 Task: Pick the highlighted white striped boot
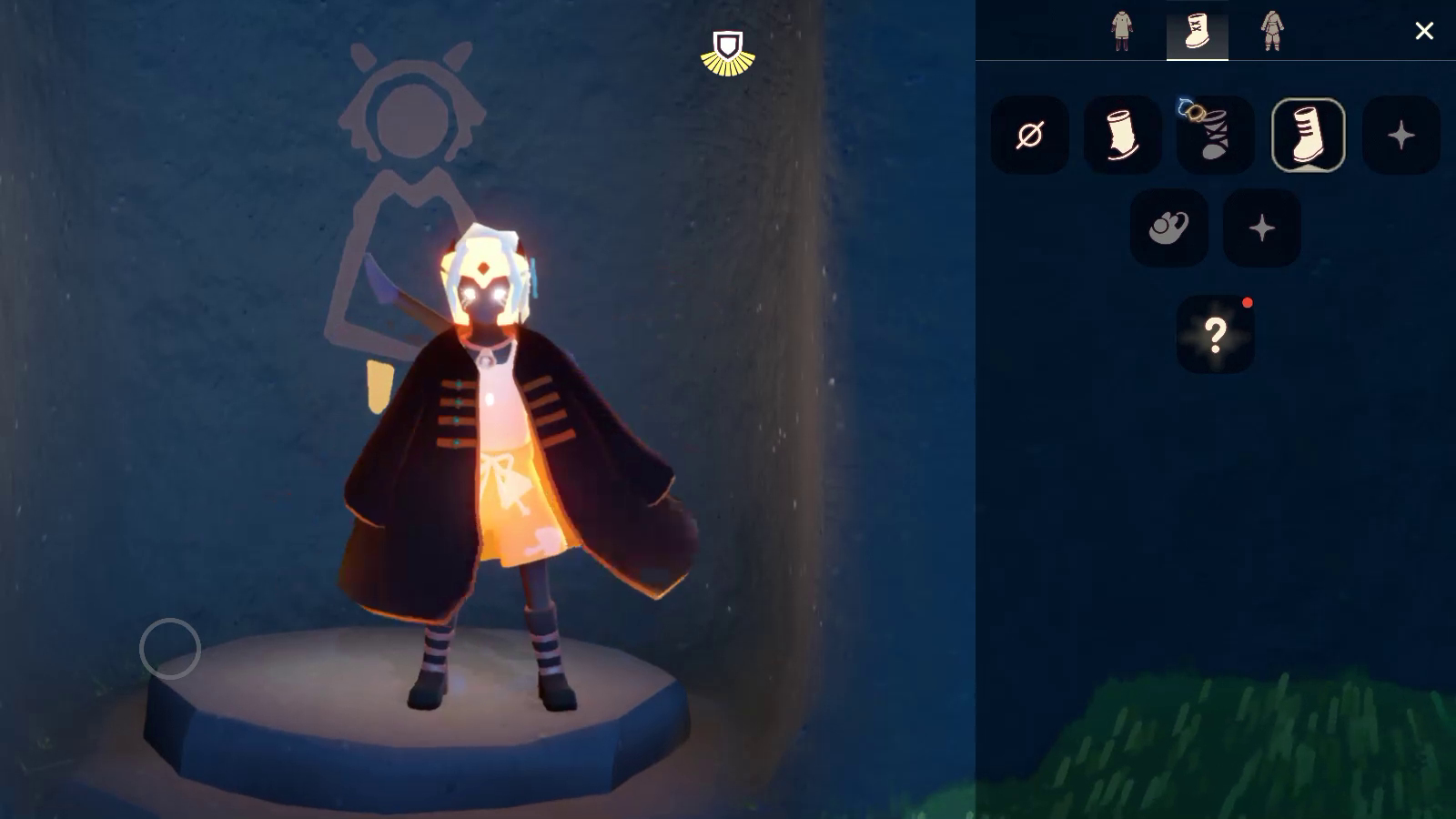[1308, 136]
